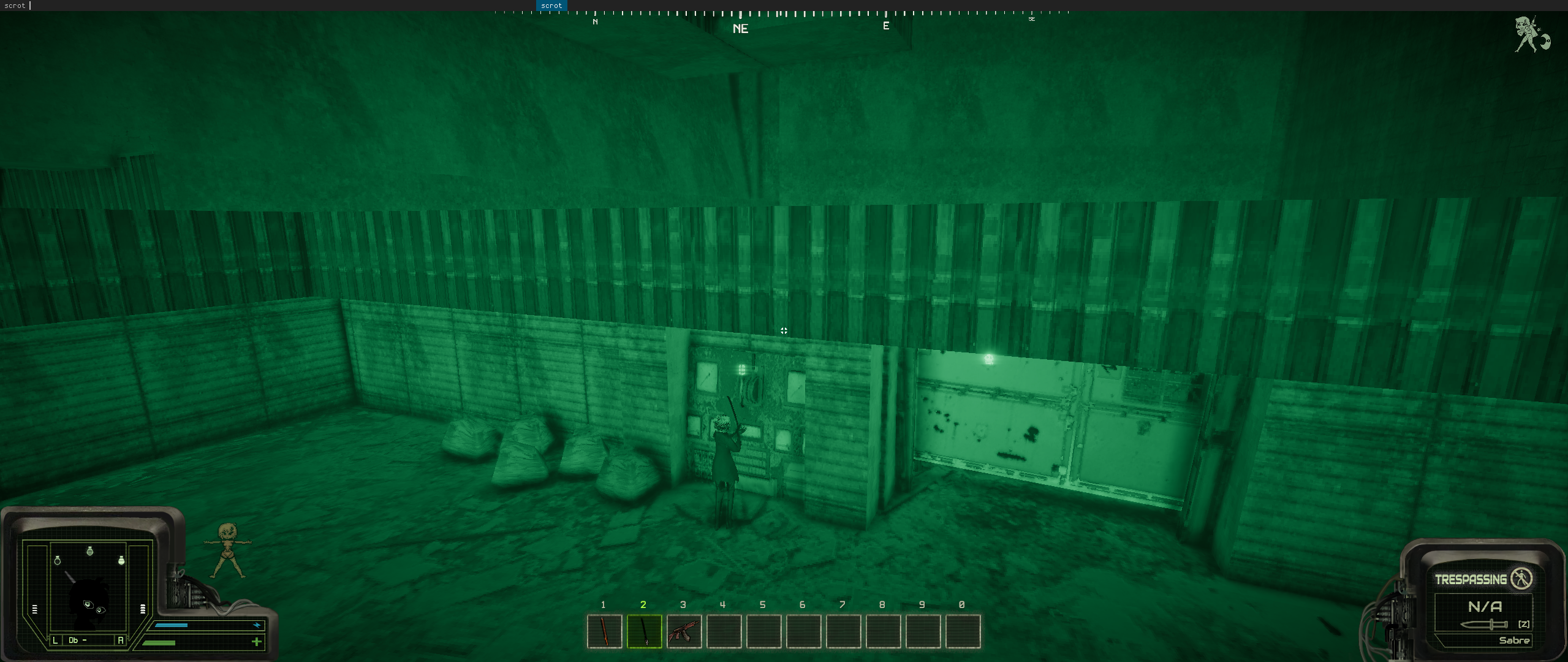This screenshot has height=662, width=1568.
Task: Click the scrot window title tab
Action: point(551,6)
